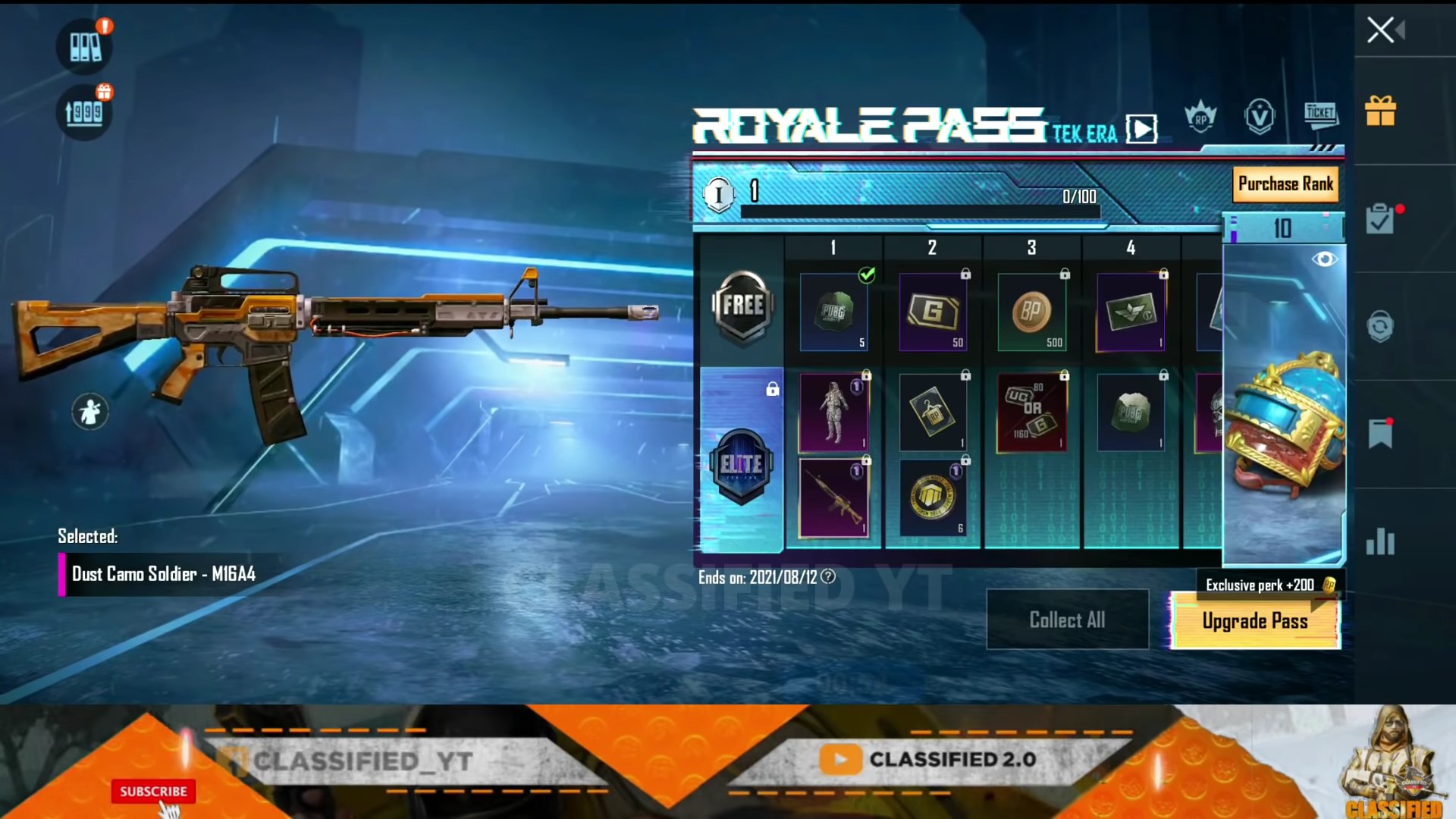The height and width of the screenshot is (819, 1456).
Task: Select the elite M16A4 skin reward
Action: point(833,497)
